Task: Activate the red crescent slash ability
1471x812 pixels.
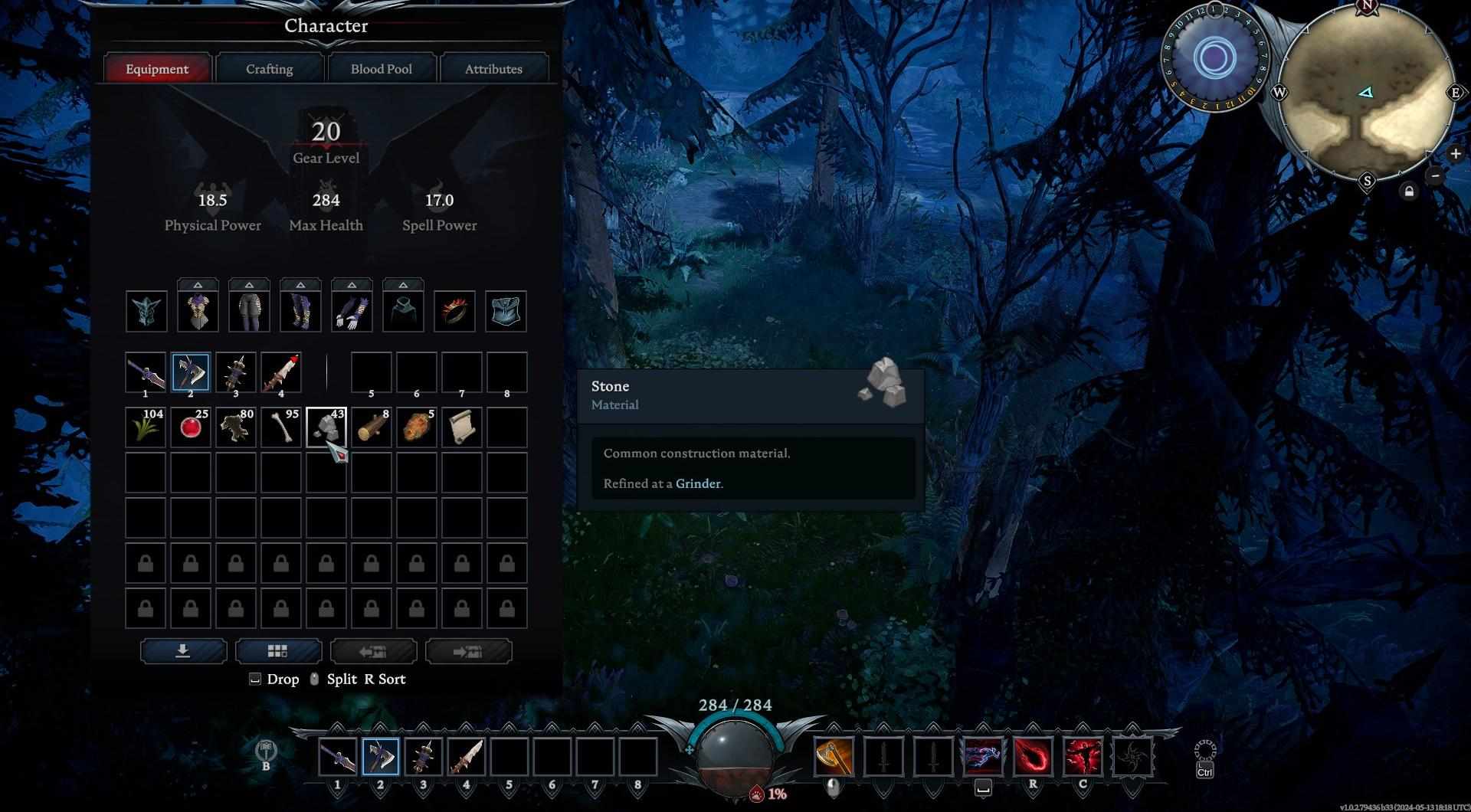Action: (1033, 757)
